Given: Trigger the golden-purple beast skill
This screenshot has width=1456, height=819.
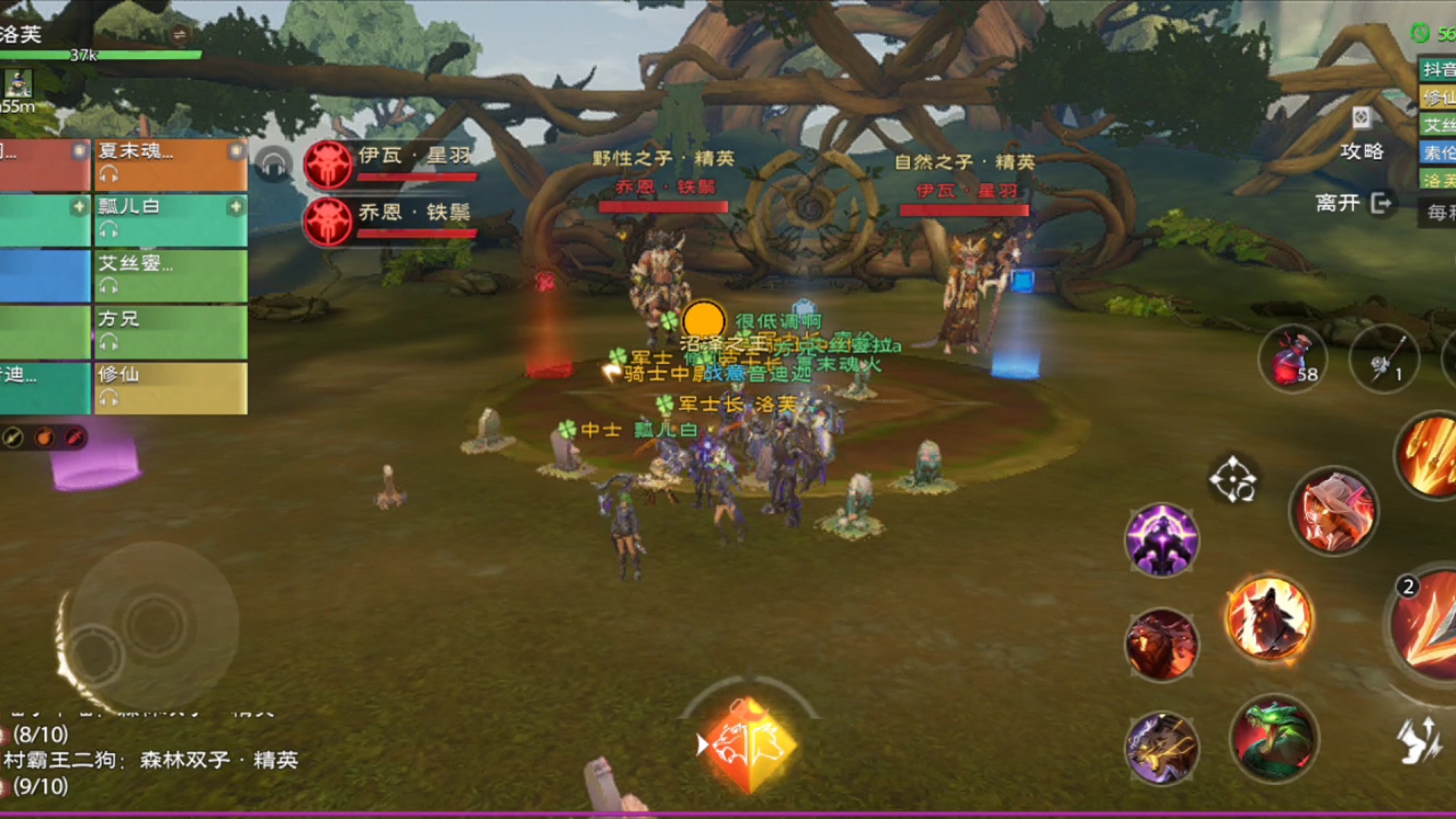Looking at the screenshot, I should point(1161,748).
